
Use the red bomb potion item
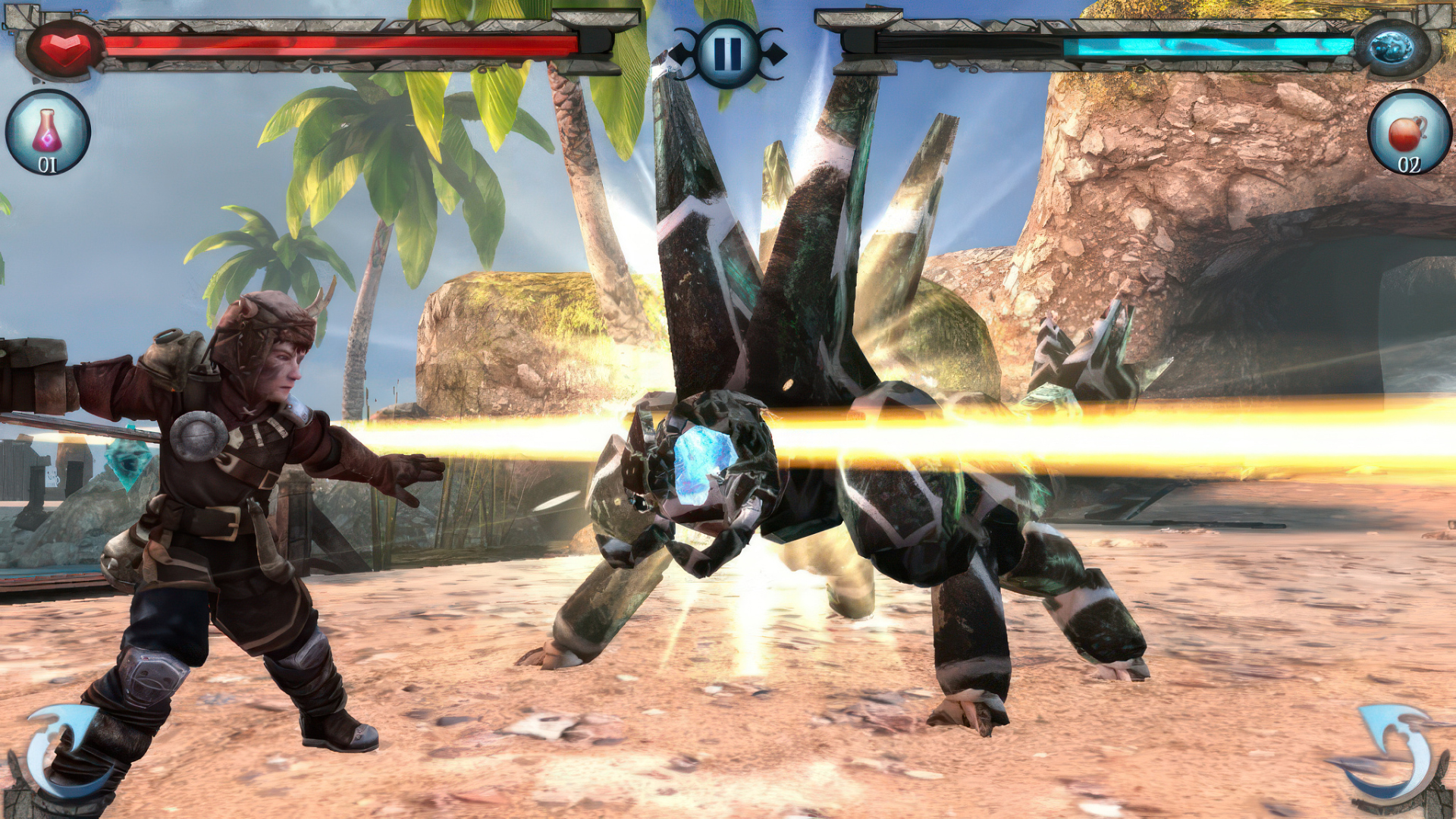[x=1408, y=133]
